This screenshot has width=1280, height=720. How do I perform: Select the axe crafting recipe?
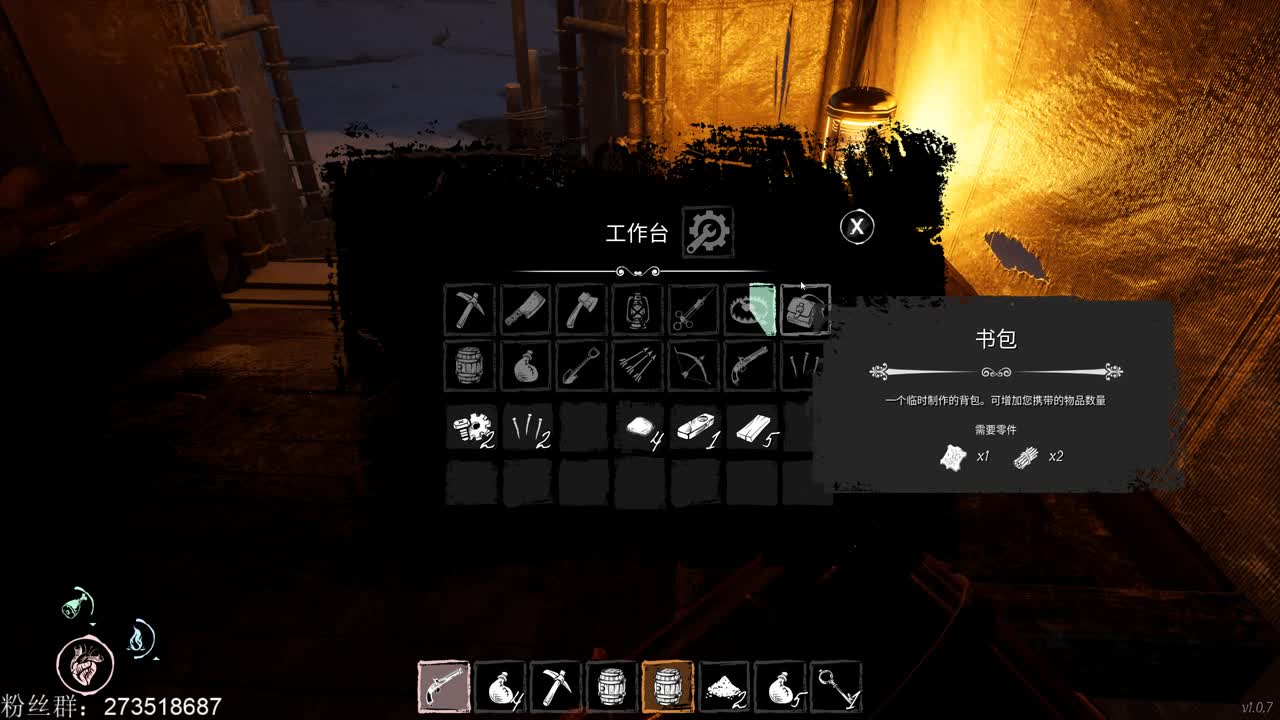pos(581,310)
